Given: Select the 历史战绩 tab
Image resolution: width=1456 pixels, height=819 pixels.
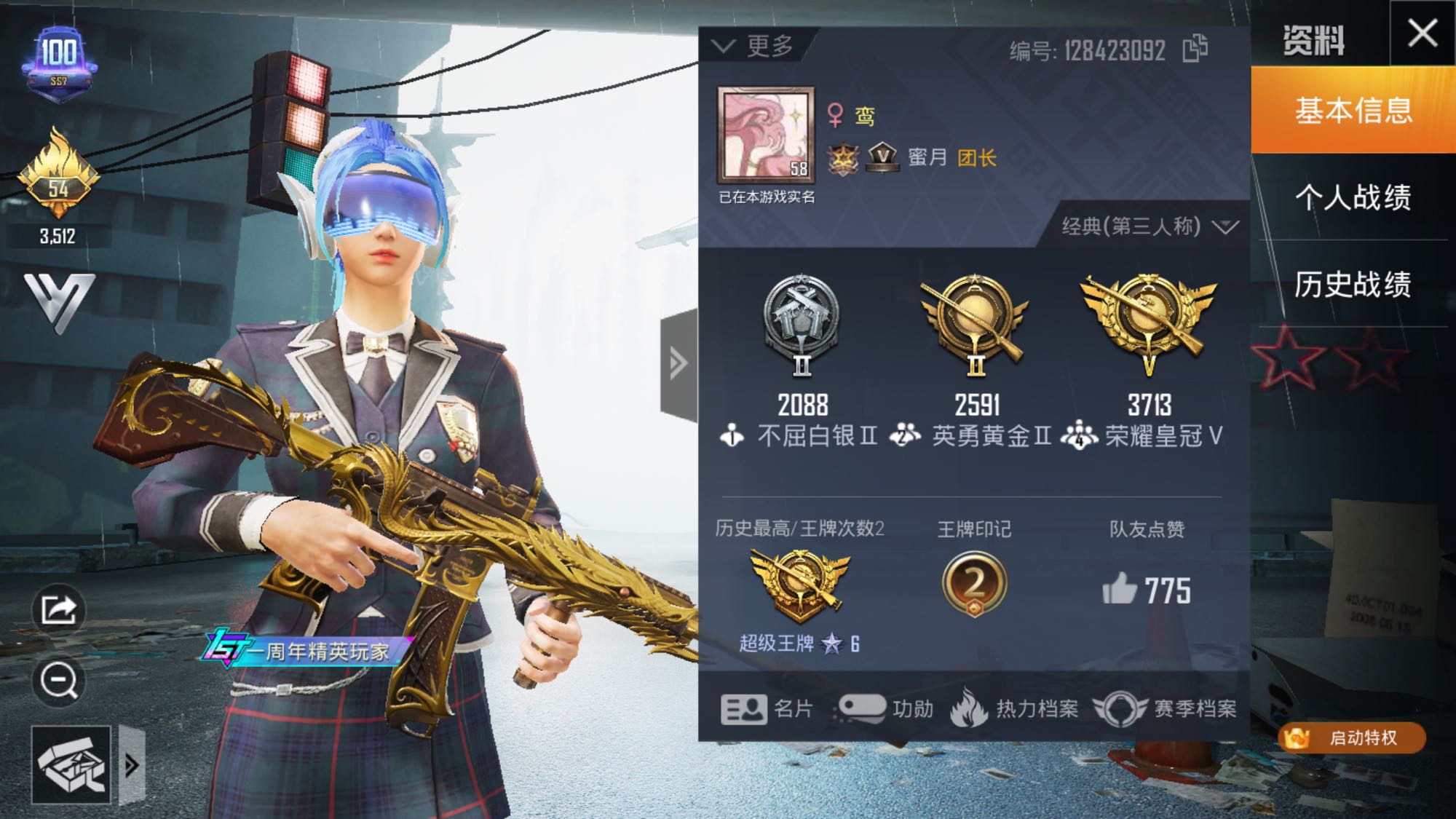Looking at the screenshot, I should click(1353, 284).
